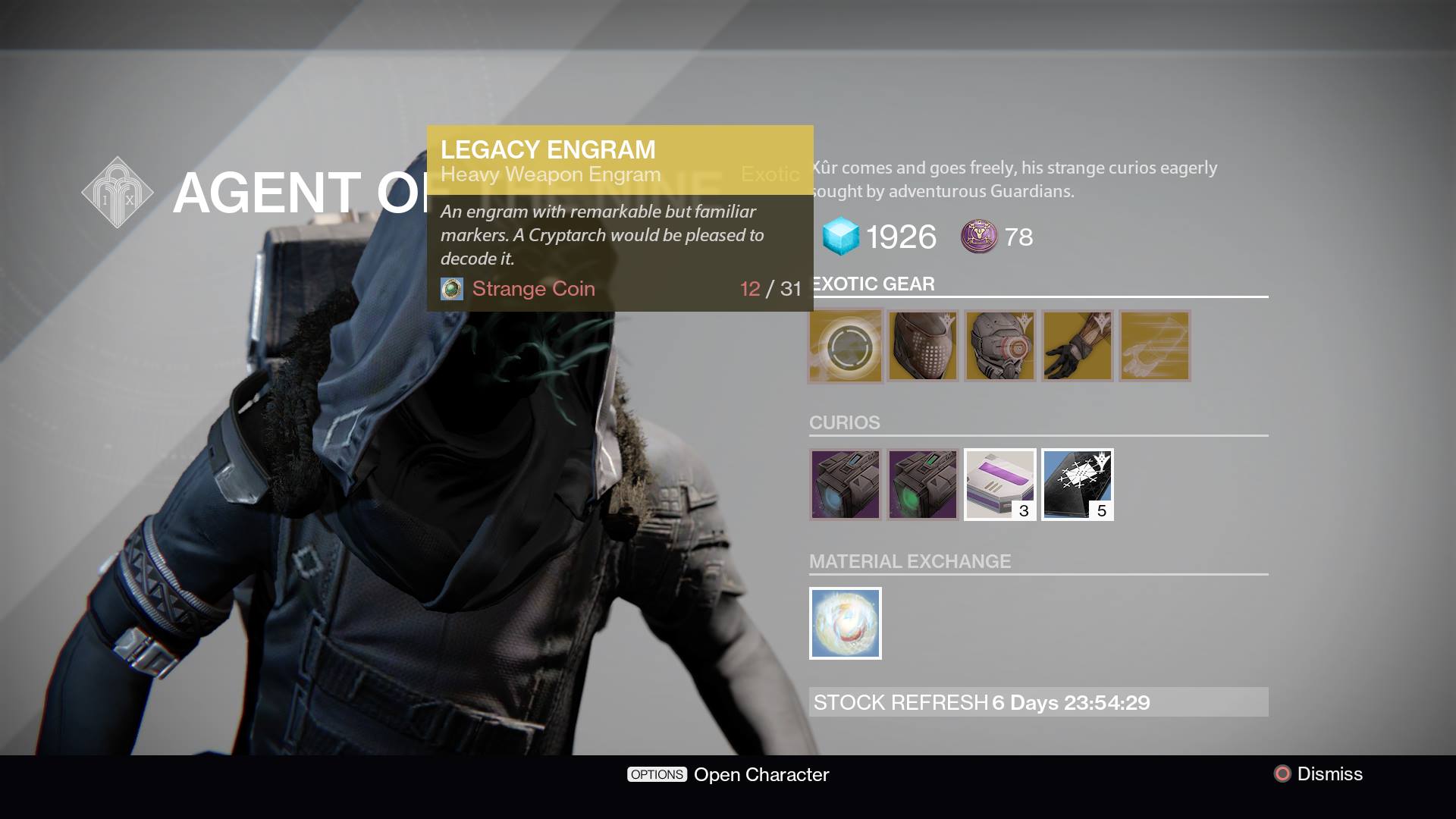Select the exotic helmet with red lens
Viewport: 1456px width, 819px height.
tap(999, 346)
